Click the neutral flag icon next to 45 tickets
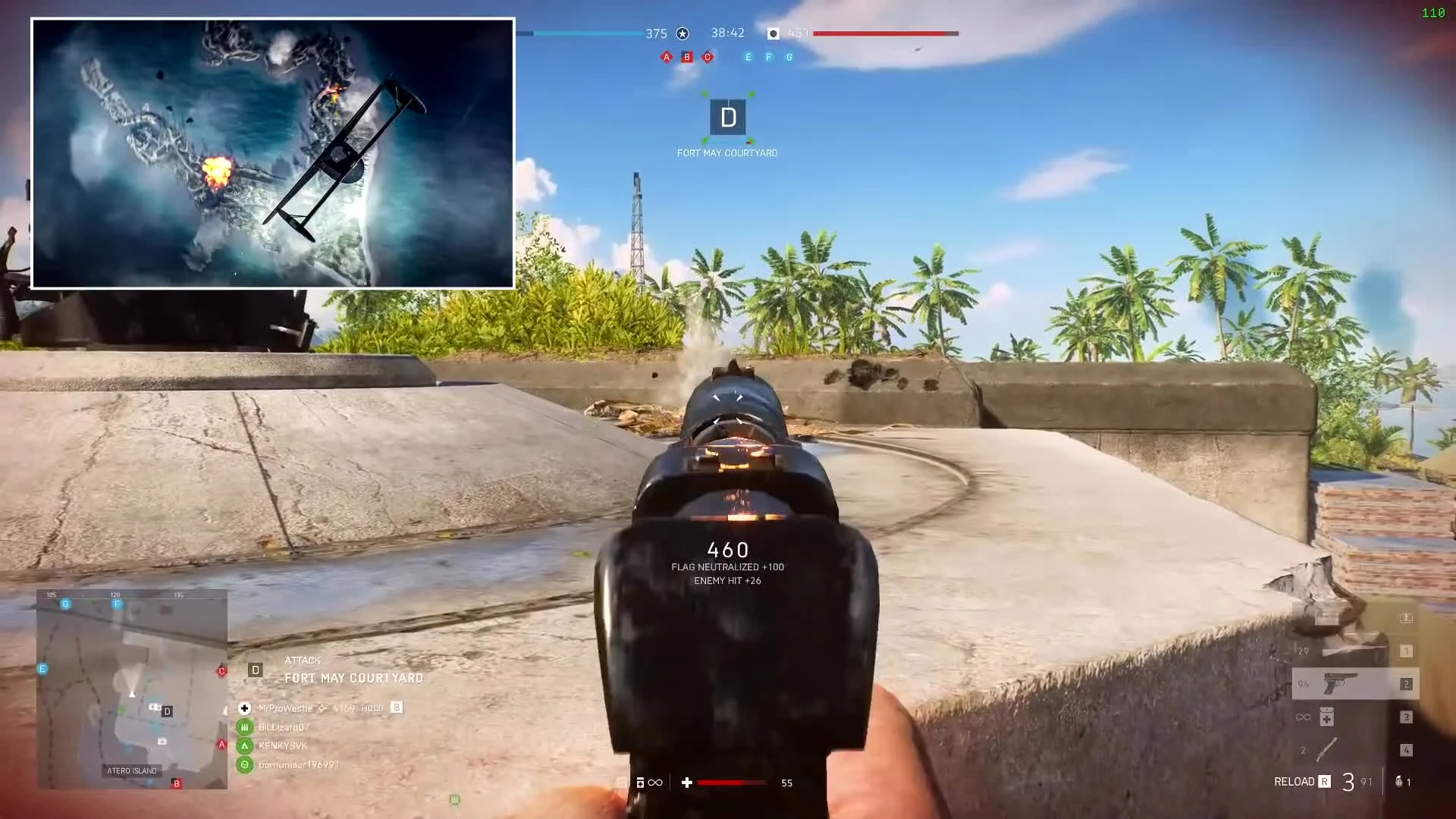Viewport: 1456px width, 819px height. (773, 33)
